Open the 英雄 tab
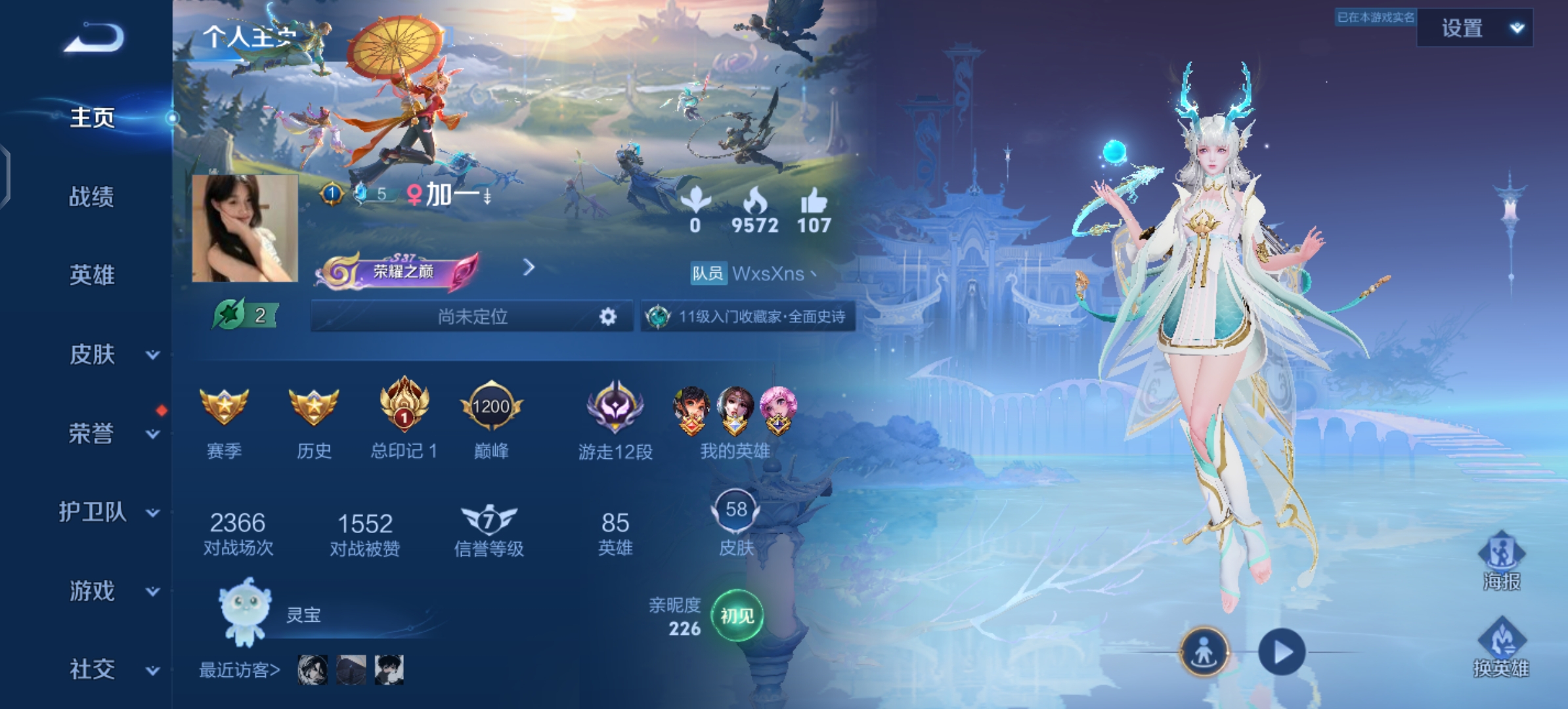 pos(92,275)
